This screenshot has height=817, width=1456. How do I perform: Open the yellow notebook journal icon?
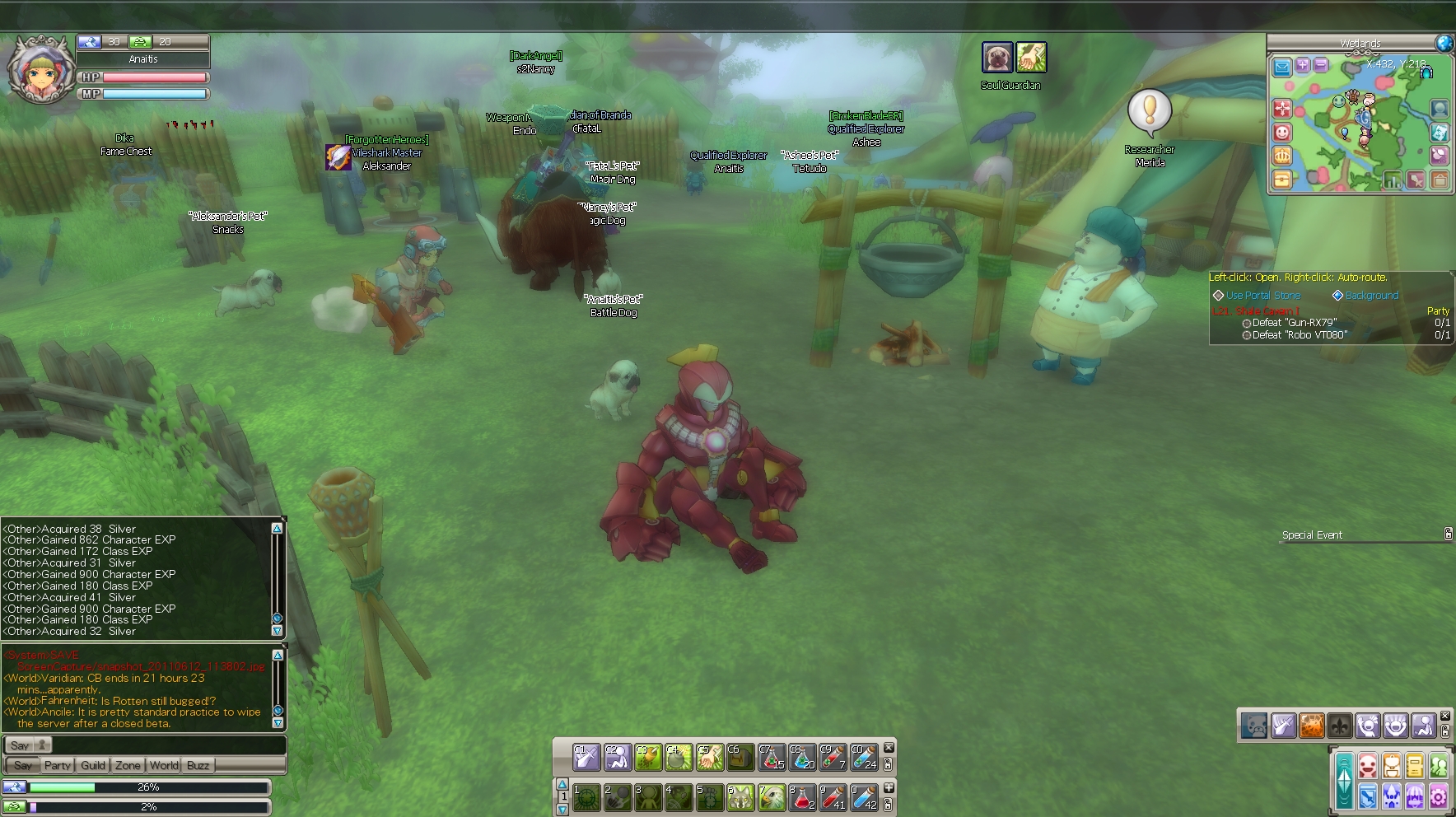tap(1415, 767)
